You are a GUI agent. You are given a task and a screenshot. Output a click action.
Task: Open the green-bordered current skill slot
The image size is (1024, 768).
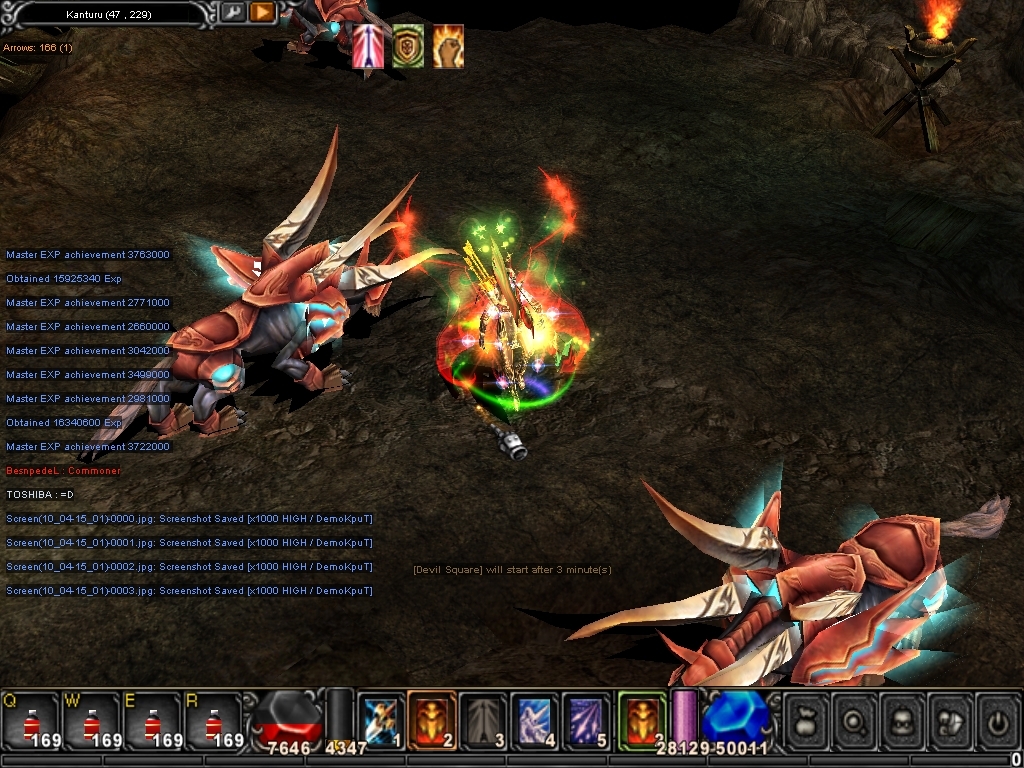click(x=642, y=720)
